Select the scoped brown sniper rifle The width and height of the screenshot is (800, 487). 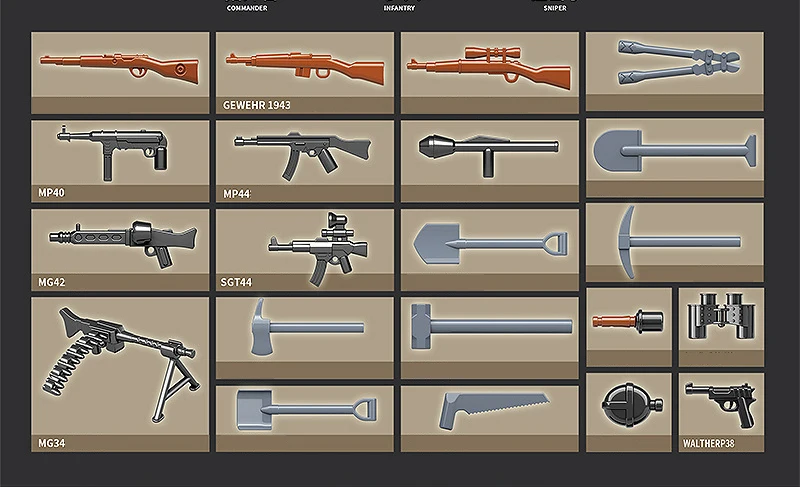tap(490, 70)
